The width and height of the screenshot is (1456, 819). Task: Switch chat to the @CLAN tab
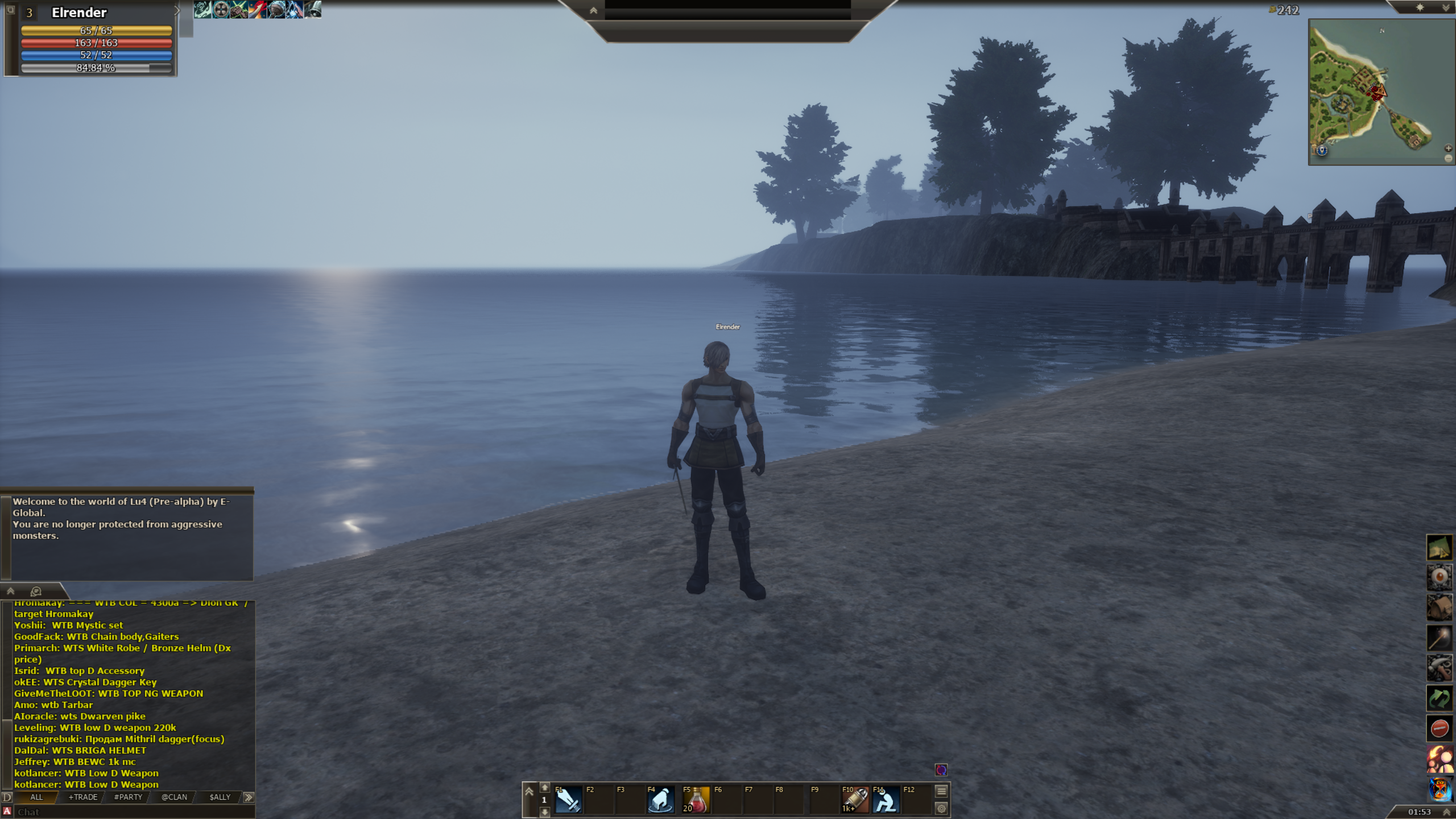coord(174,797)
